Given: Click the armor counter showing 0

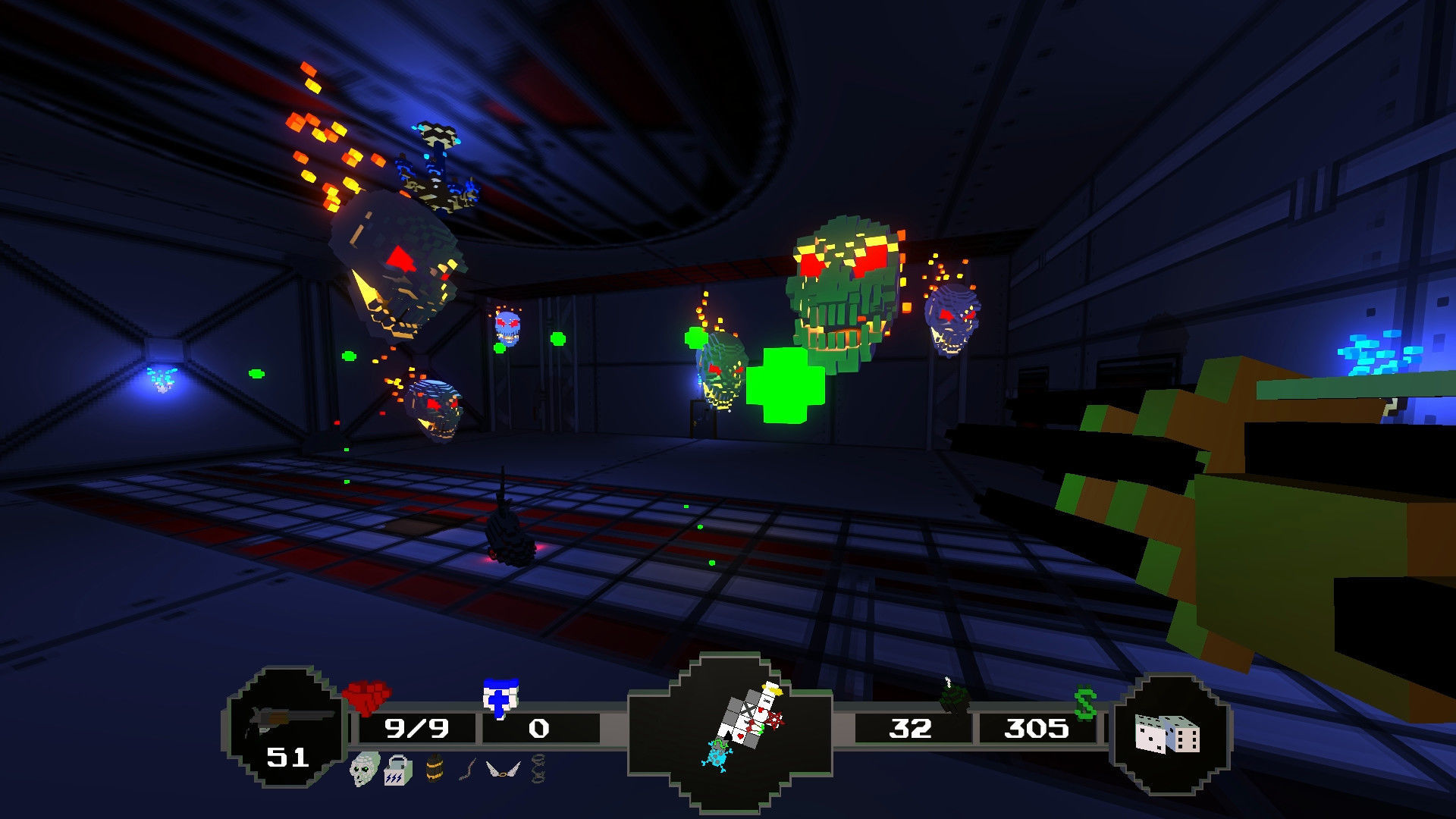Looking at the screenshot, I should click(538, 728).
